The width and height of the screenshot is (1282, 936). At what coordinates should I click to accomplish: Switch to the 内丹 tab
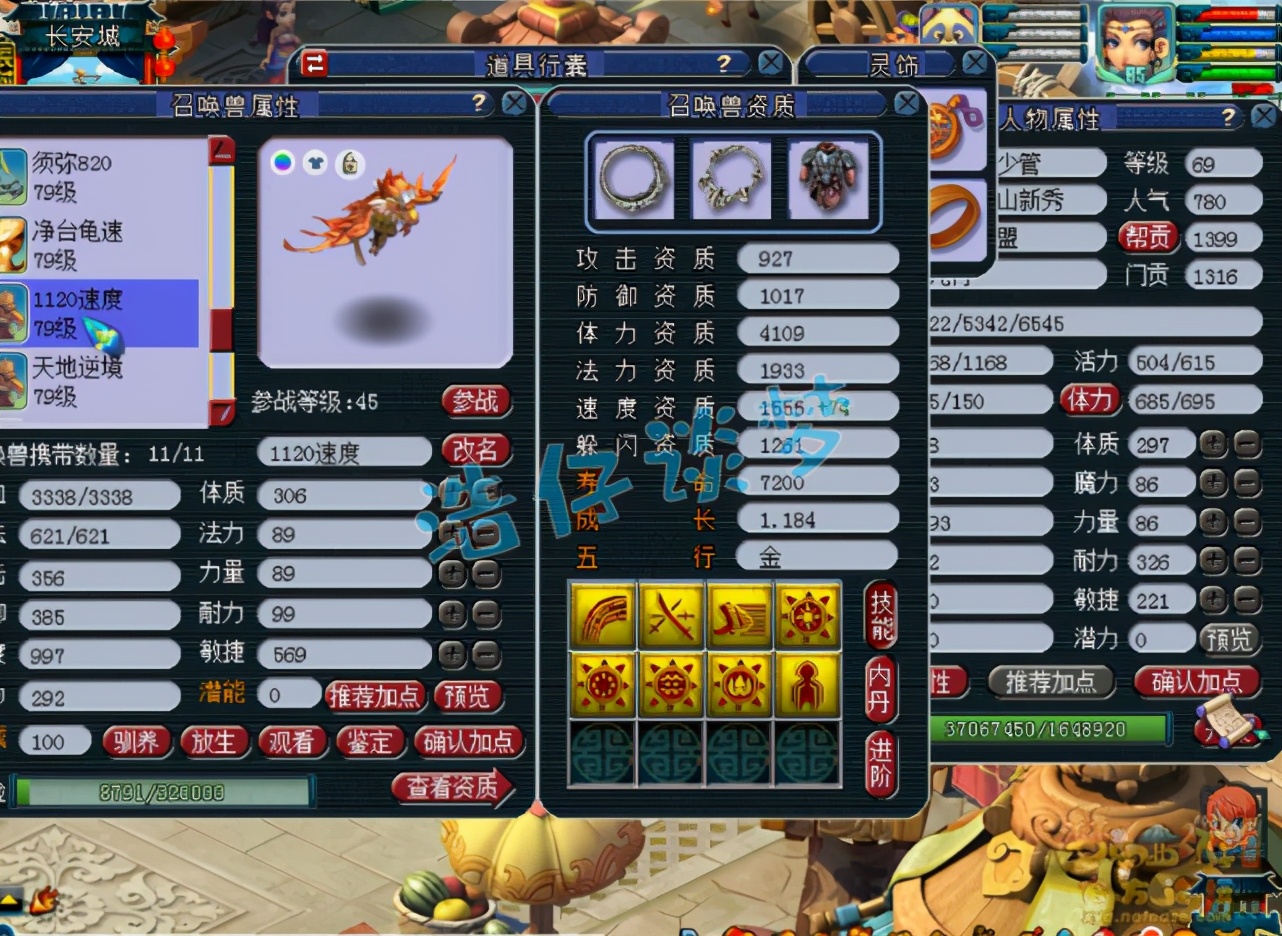pos(881,689)
